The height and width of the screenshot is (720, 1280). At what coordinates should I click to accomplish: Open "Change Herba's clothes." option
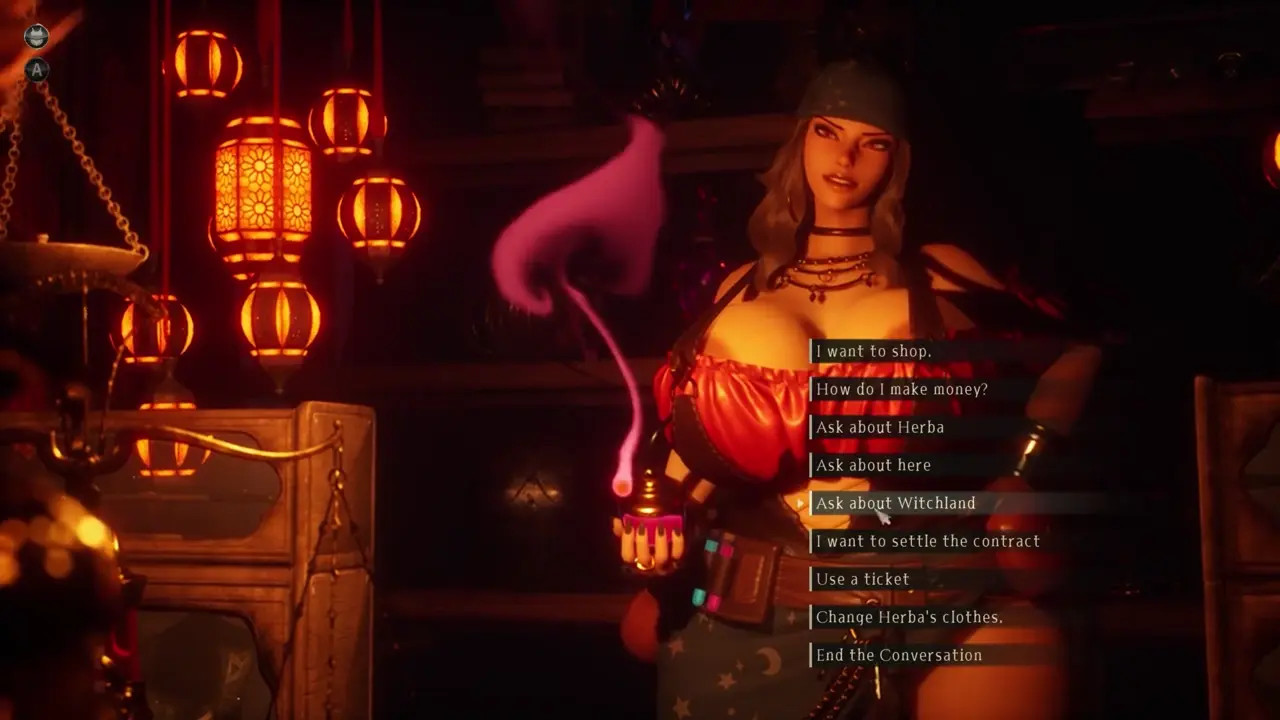(x=909, y=617)
